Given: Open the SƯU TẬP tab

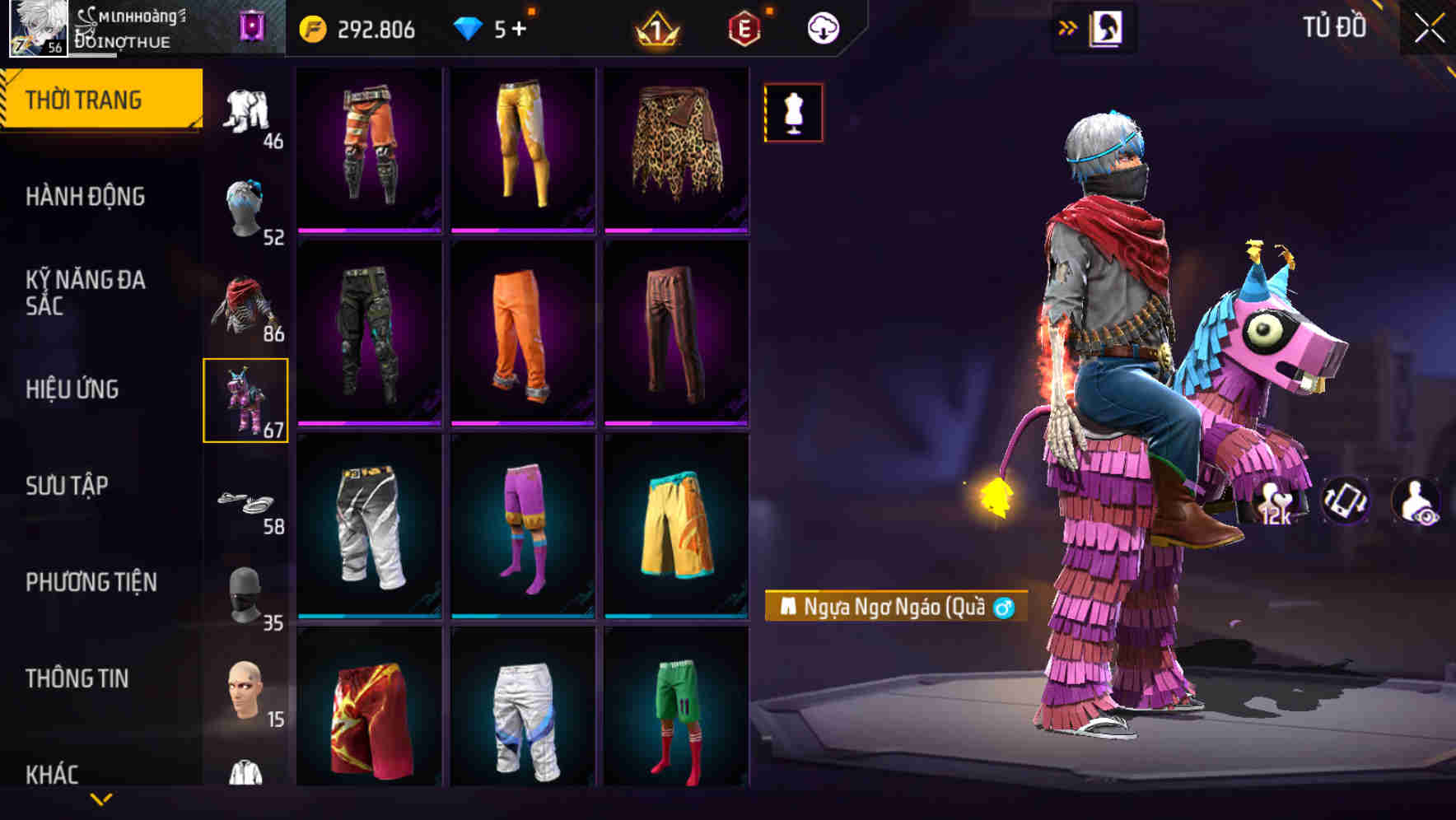Looking at the screenshot, I should [x=70, y=486].
